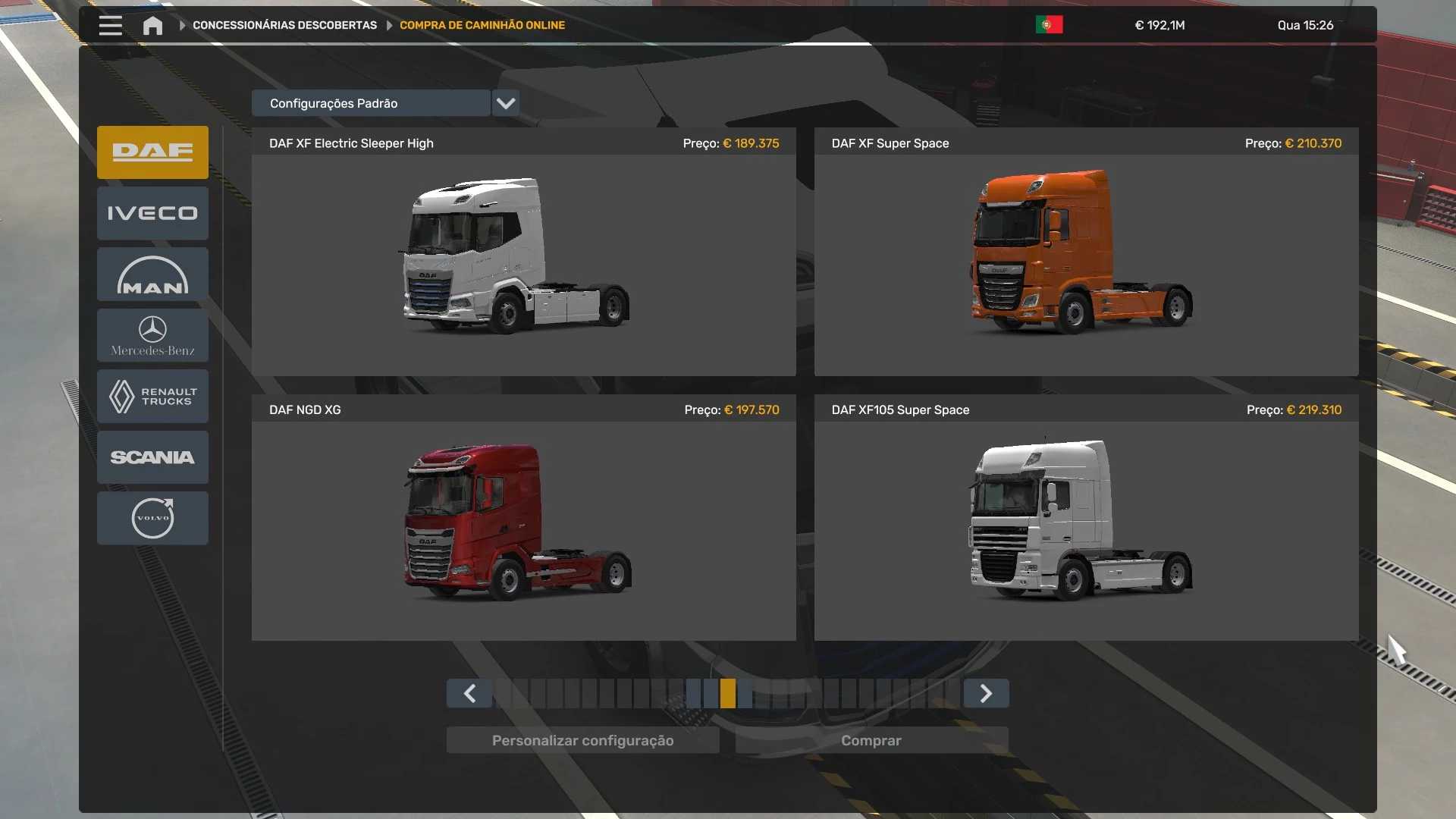
Task: Click Personalizar configuração button
Action: 582,741
